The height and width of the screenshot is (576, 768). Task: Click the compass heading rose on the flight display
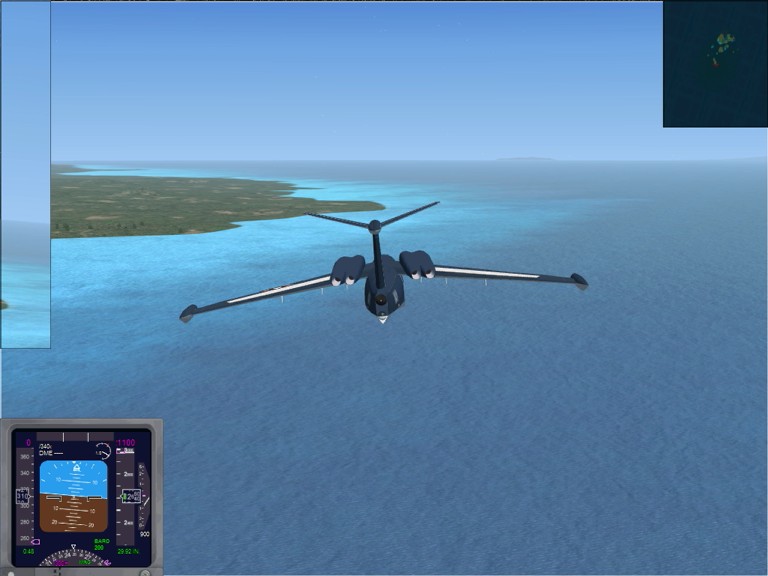76,560
